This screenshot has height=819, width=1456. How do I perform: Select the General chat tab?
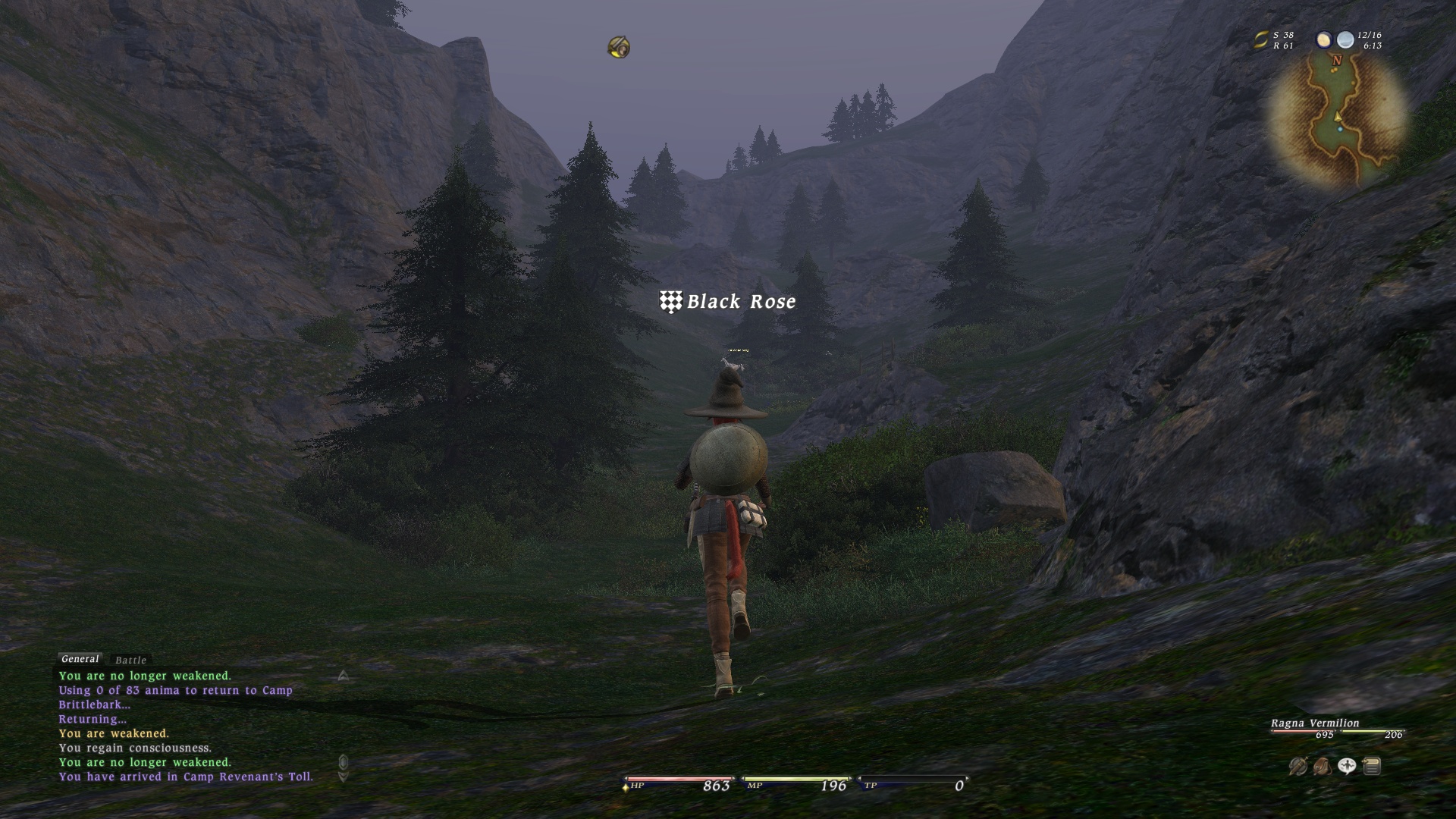pos(80,659)
